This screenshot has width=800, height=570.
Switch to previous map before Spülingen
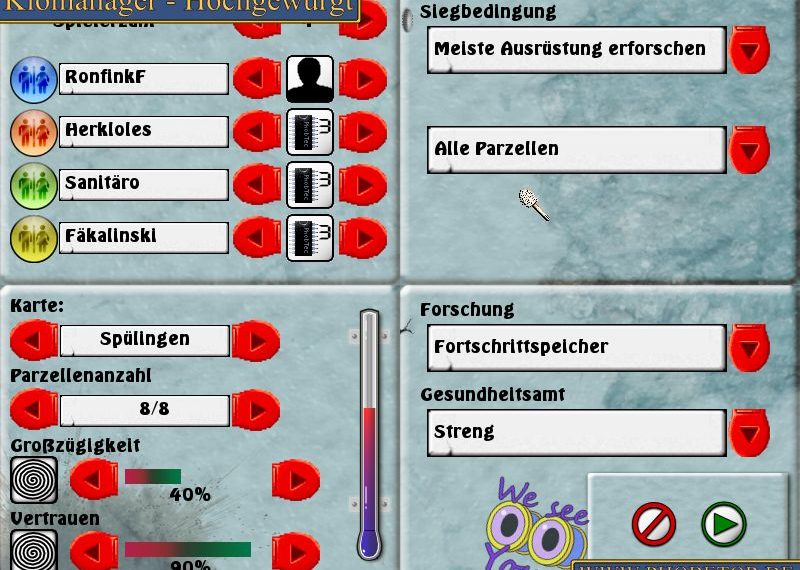coord(34,341)
